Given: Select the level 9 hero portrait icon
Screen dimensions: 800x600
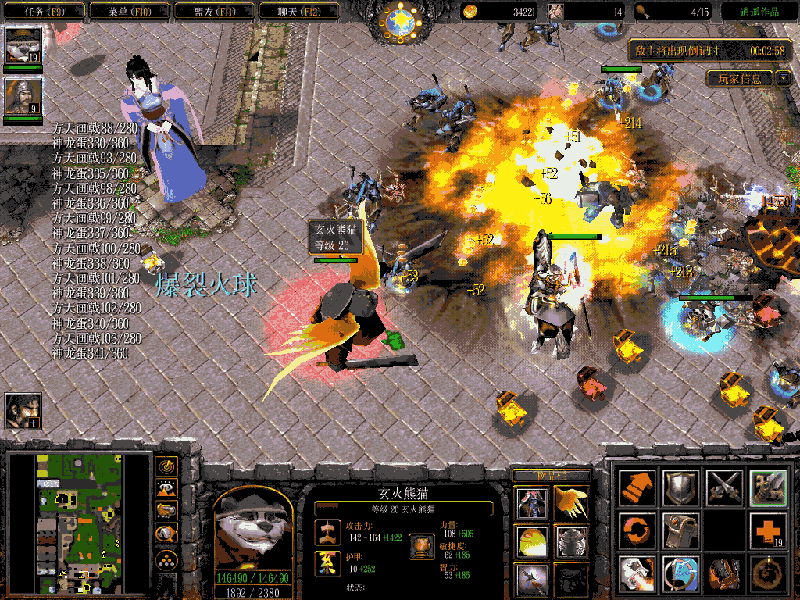Looking at the screenshot, I should (22, 96).
